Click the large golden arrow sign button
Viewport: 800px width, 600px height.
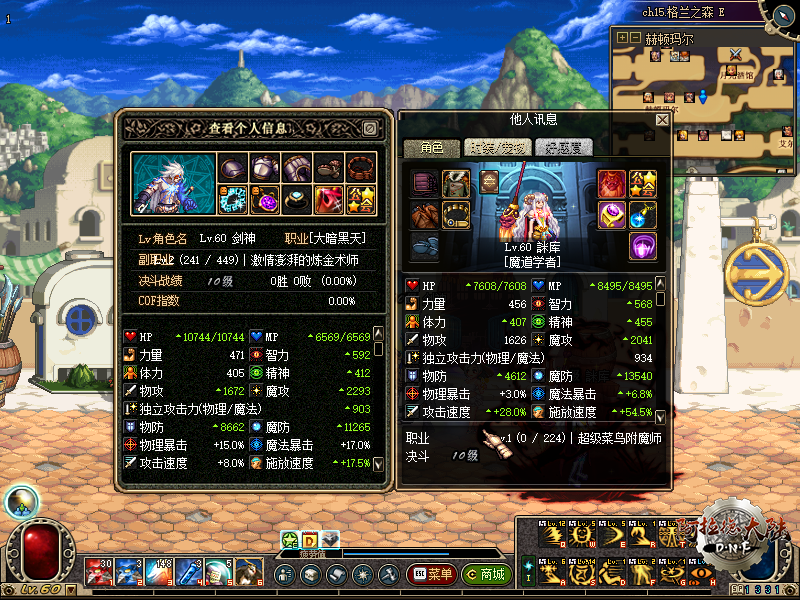(x=755, y=269)
